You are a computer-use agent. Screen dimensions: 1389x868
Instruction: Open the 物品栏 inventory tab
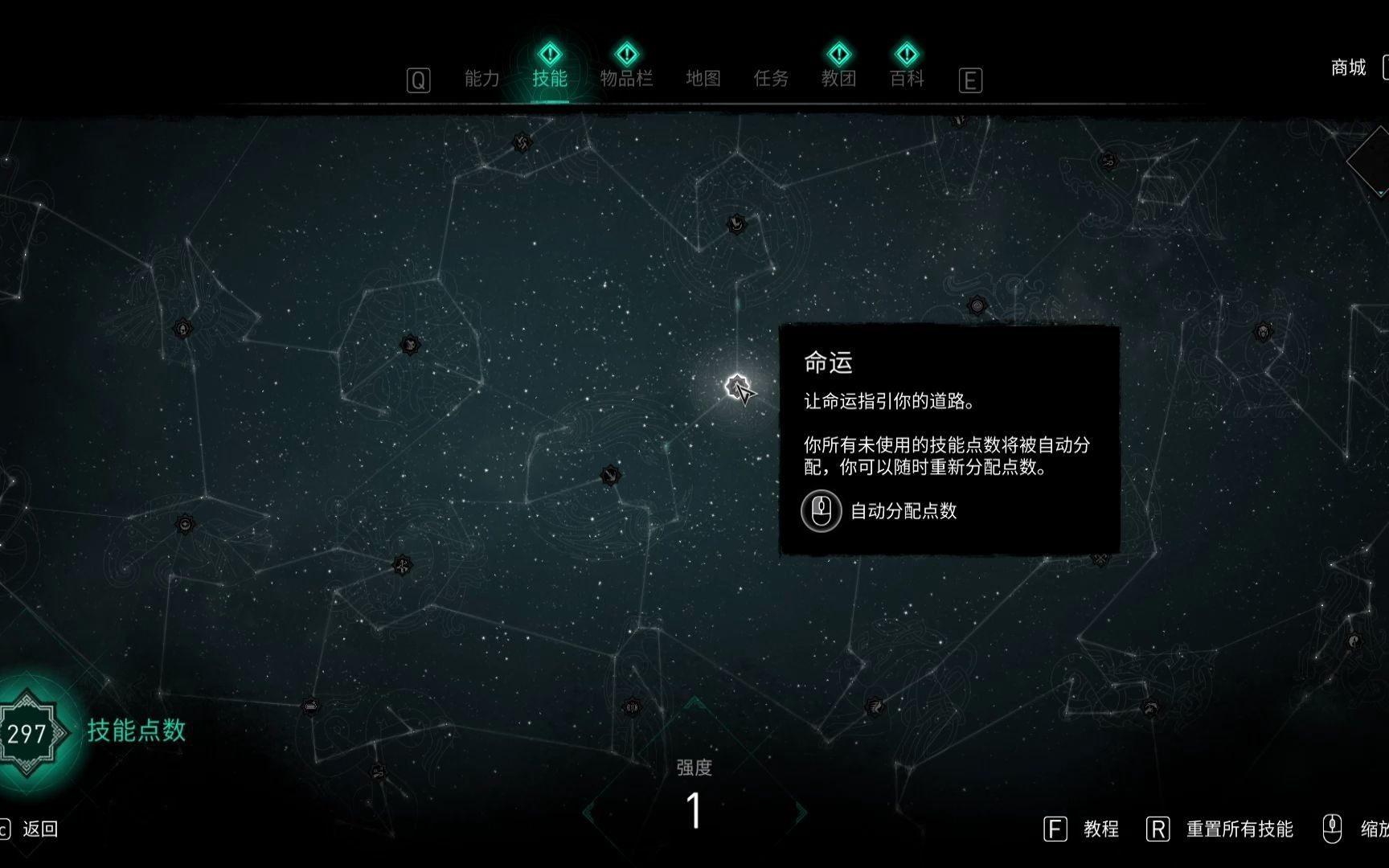click(626, 79)
